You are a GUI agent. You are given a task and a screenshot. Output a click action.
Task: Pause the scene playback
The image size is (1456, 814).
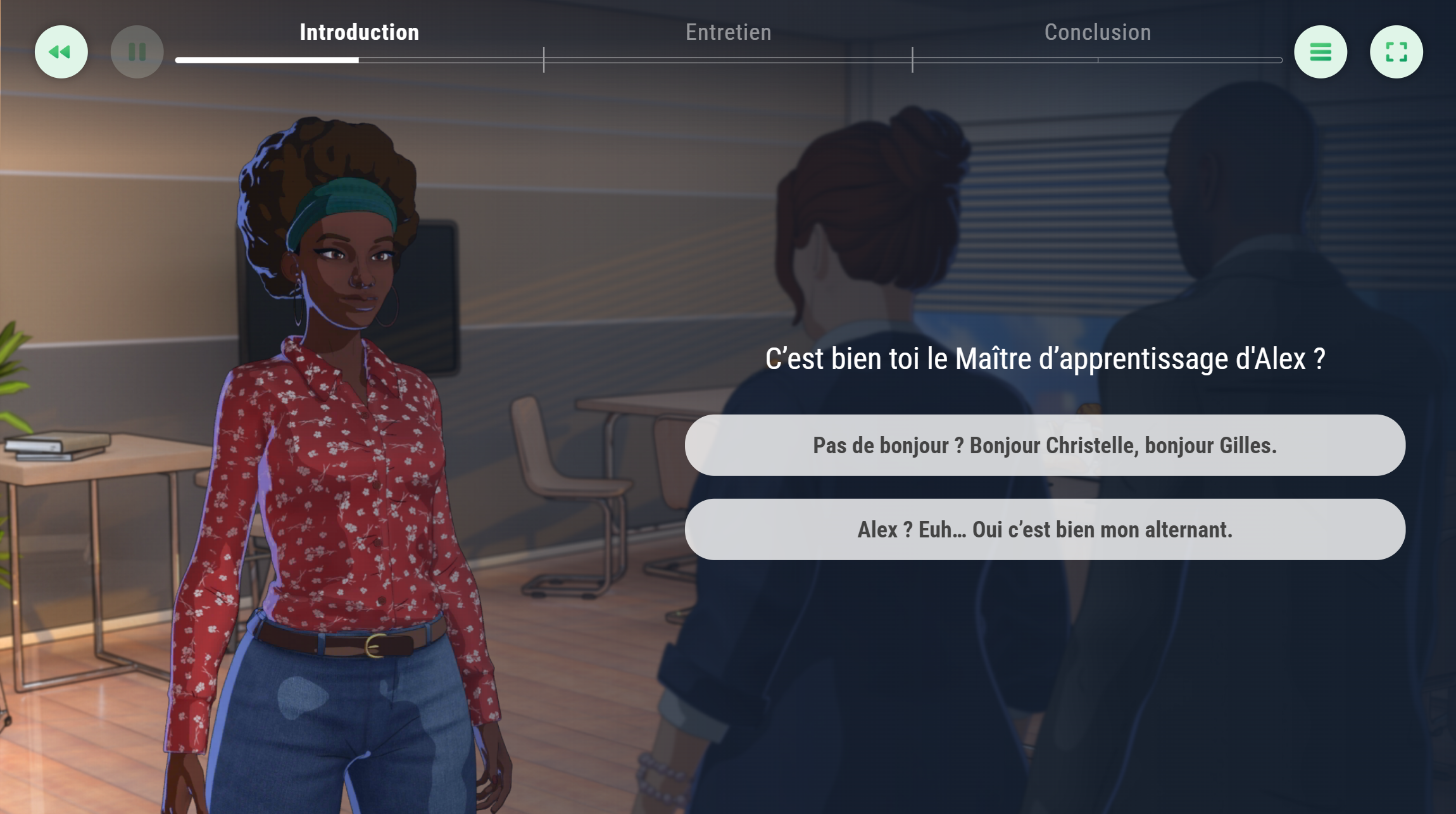[137, 52]
